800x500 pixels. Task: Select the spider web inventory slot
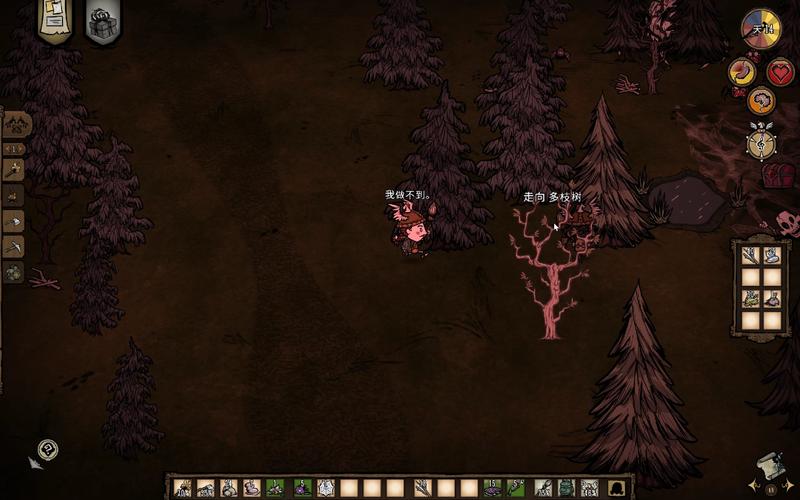(x=325, y=488)
